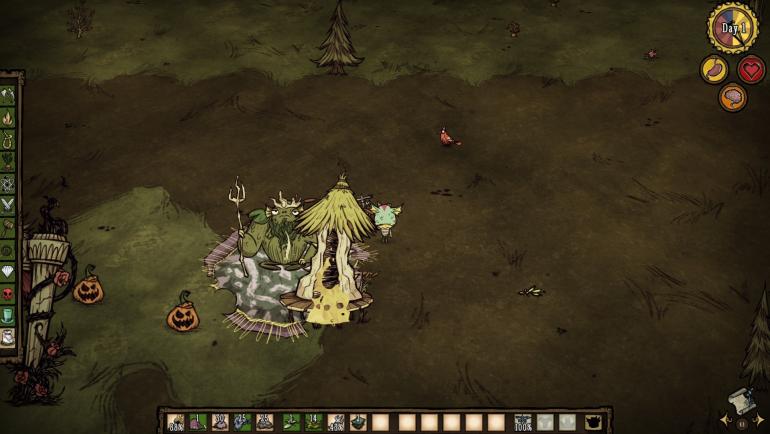Click the backpack slot at hotbar end
770x434 pixels.
point(594,422)
